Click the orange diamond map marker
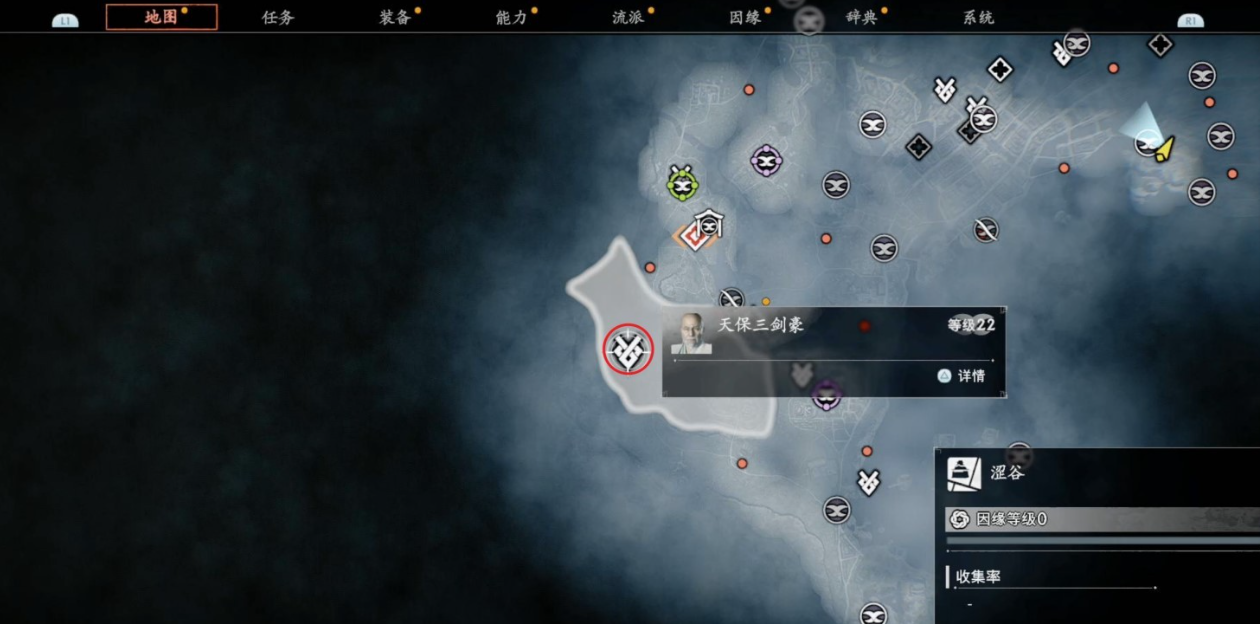Viewport: 1260px width, 624px height. (x=691, y=237)
